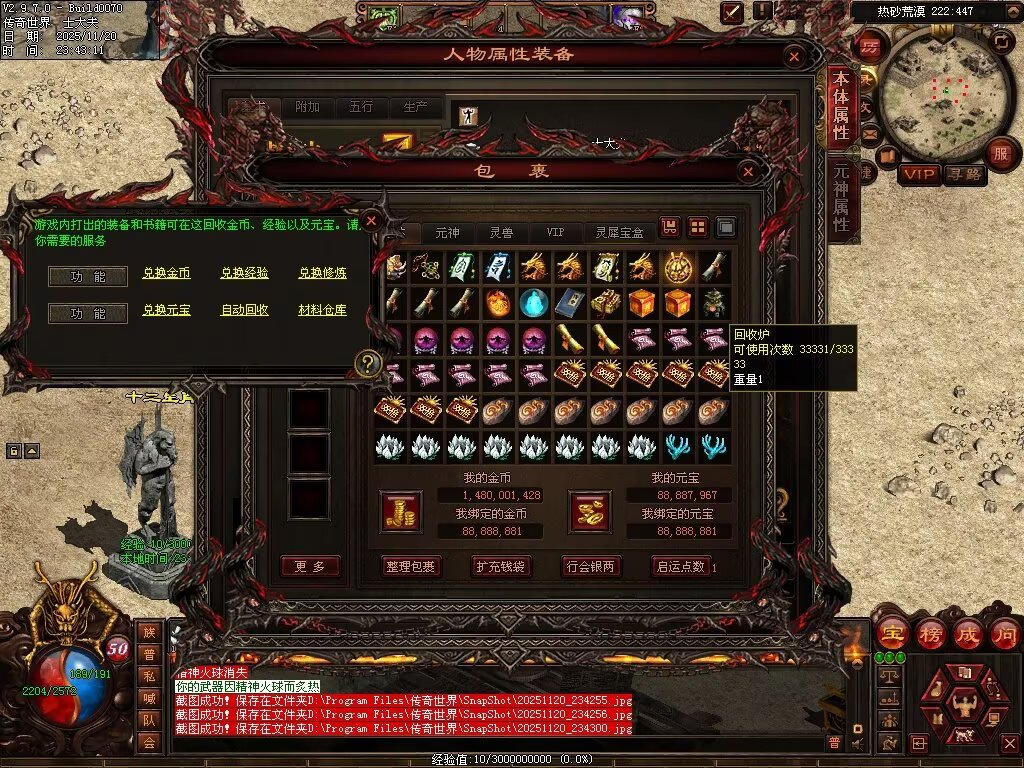Open the 兑换修炼 option
Image resolution: width=1024 pixels, height=768 pixels.
323,273
